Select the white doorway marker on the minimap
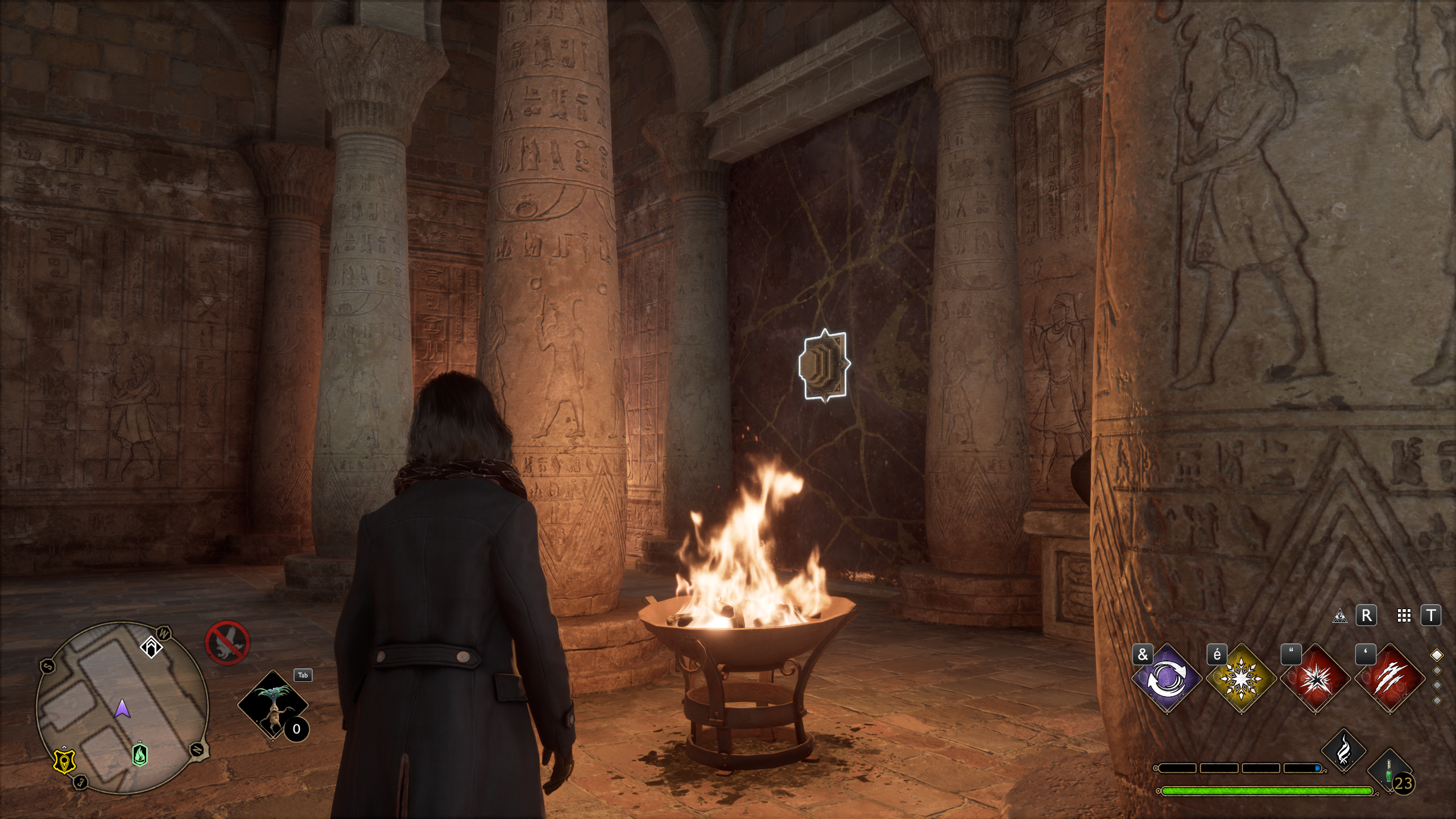This screenshot has height=819, width=1456. 151,647
